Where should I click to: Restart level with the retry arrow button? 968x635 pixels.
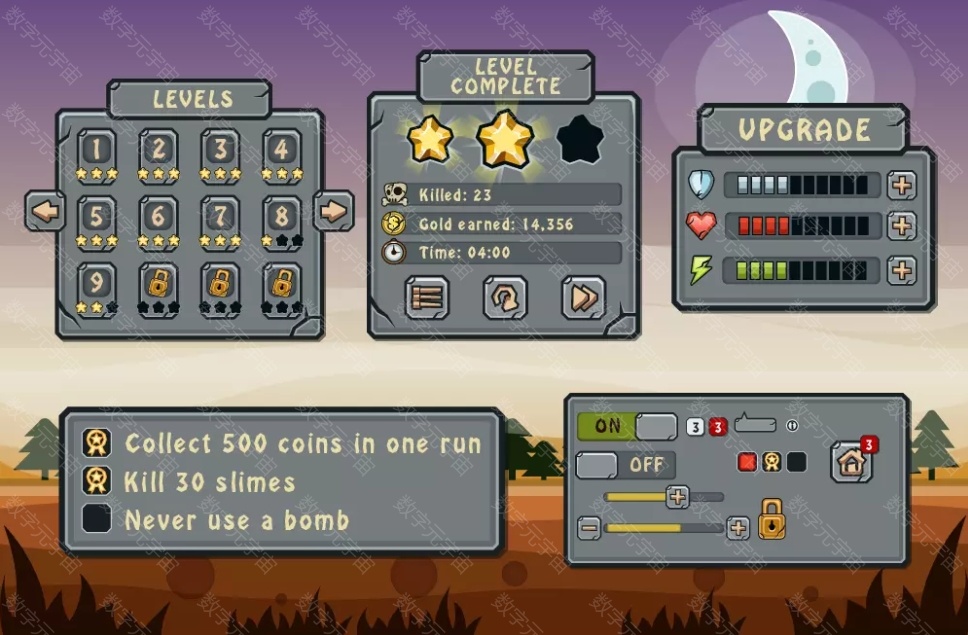[505, 297]
